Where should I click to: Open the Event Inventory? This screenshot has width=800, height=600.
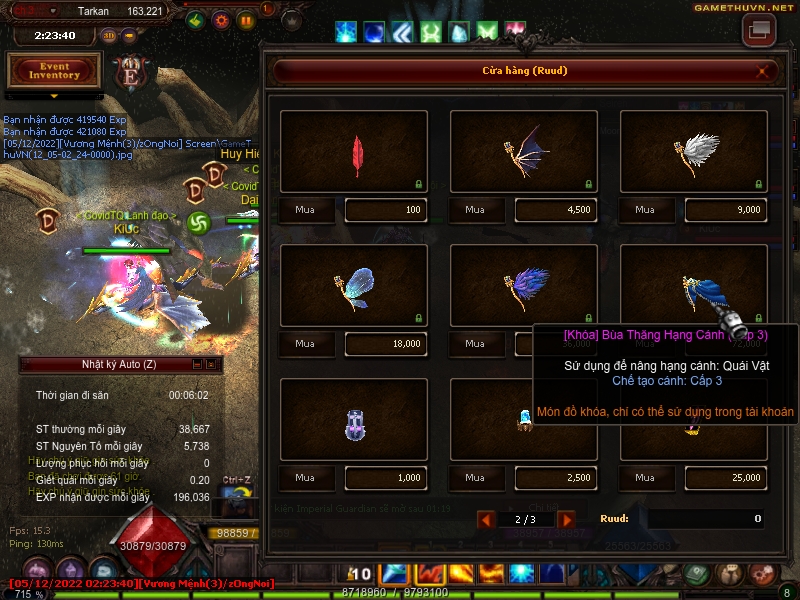coord(54,70)
